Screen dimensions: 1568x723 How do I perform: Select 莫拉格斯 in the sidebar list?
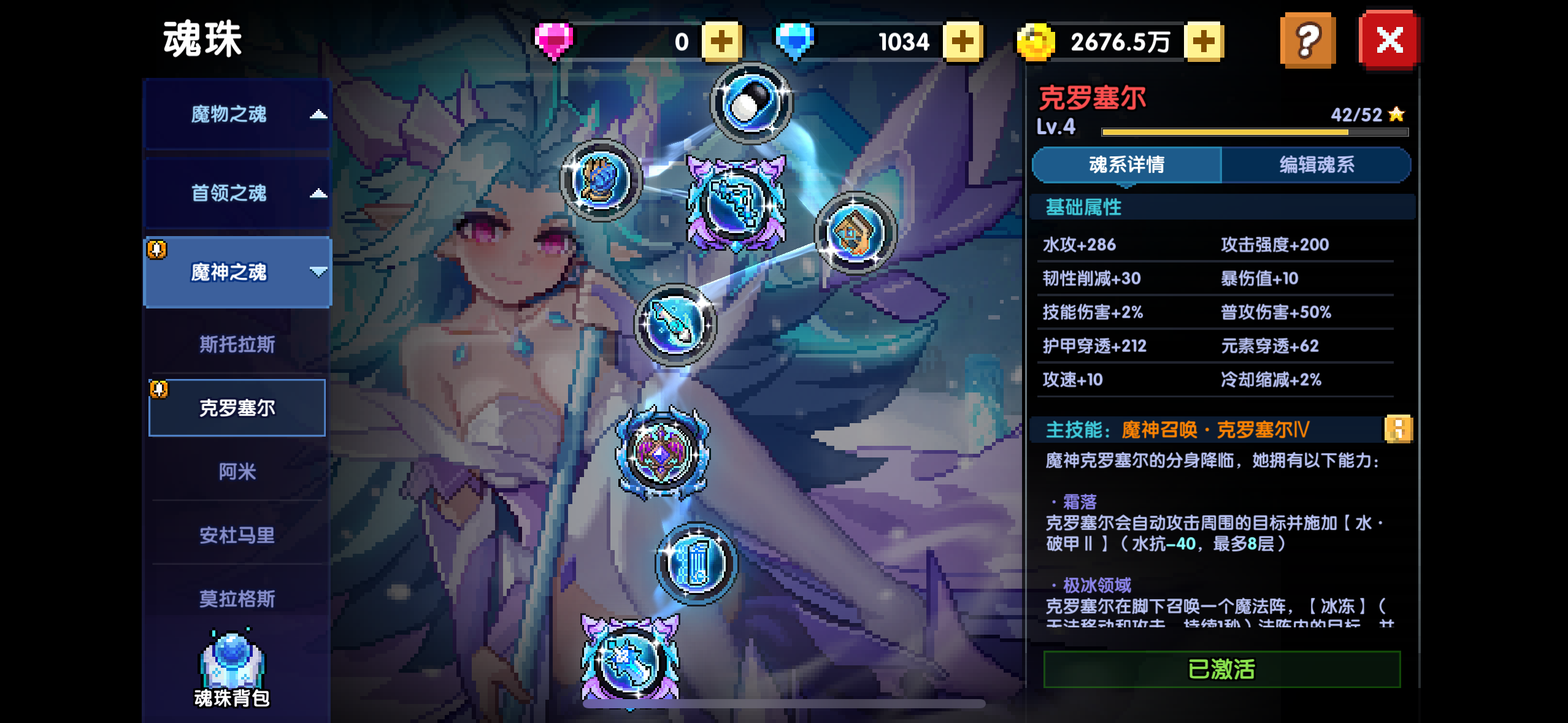(x=236, y=598)
